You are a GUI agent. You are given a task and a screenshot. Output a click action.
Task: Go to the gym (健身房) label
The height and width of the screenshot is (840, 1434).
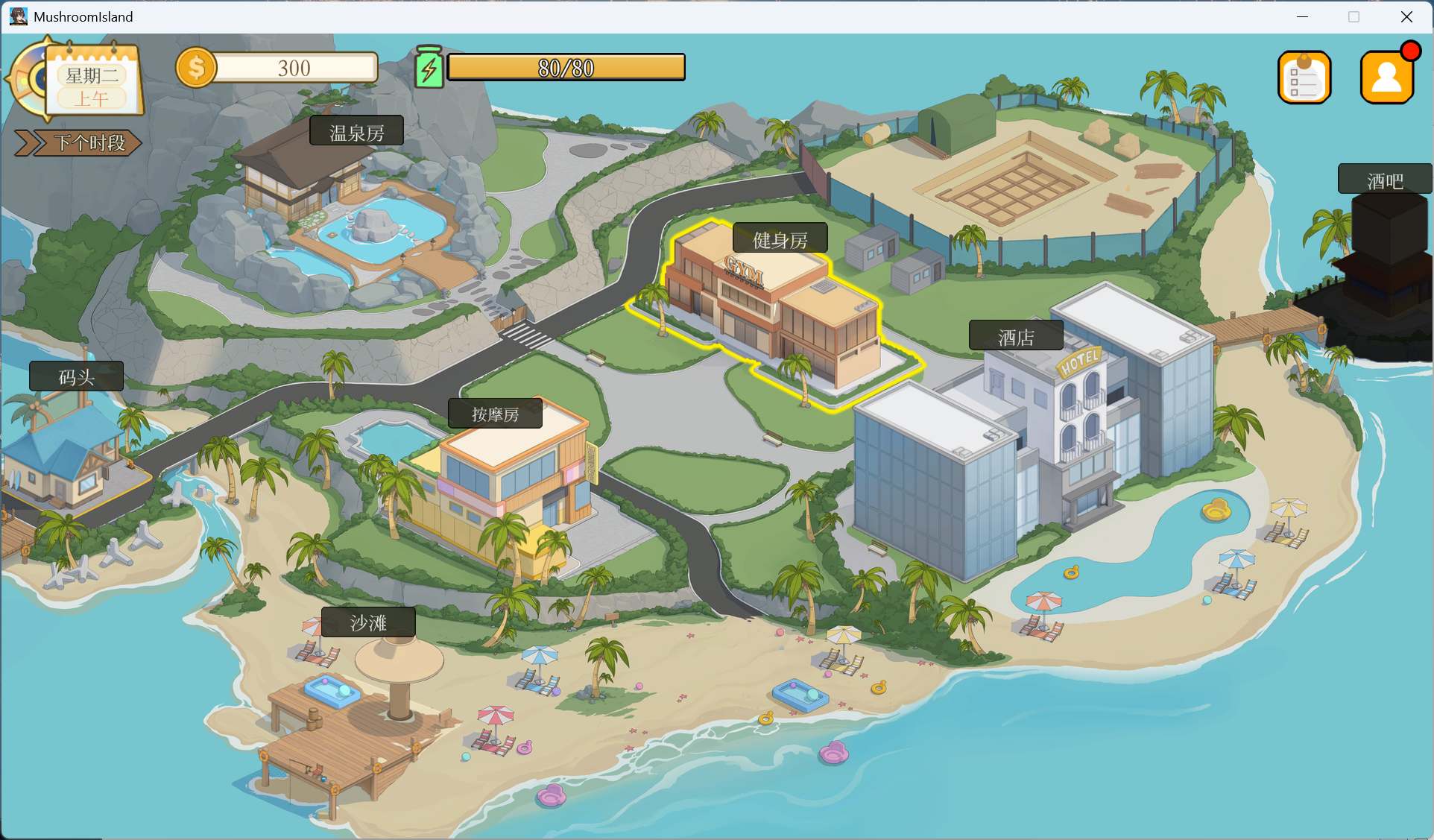pos(780,239)
